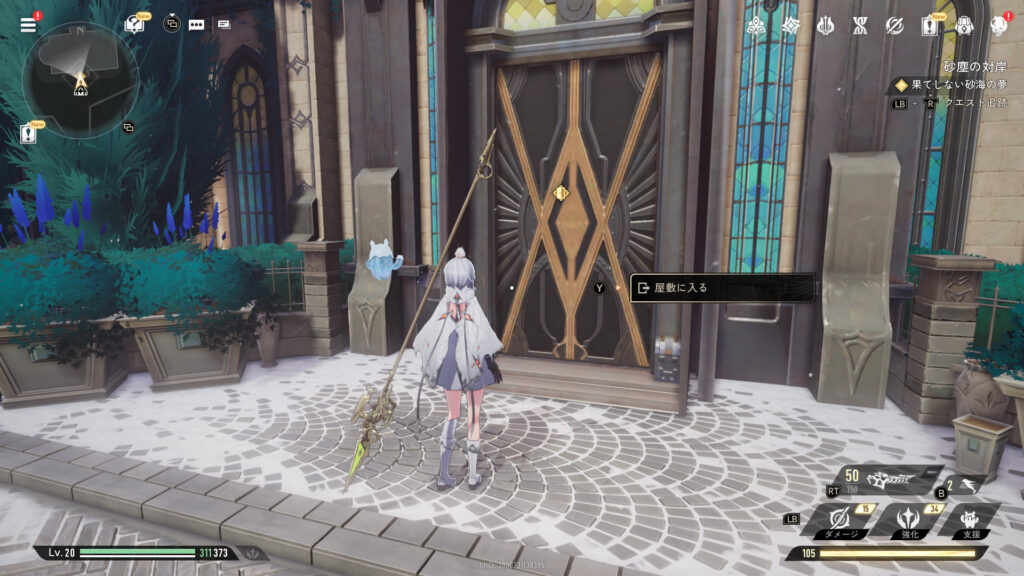1024x576 pixels.
Task: Open the New-tagged exclamation card icon
Action: coord(930,26)
